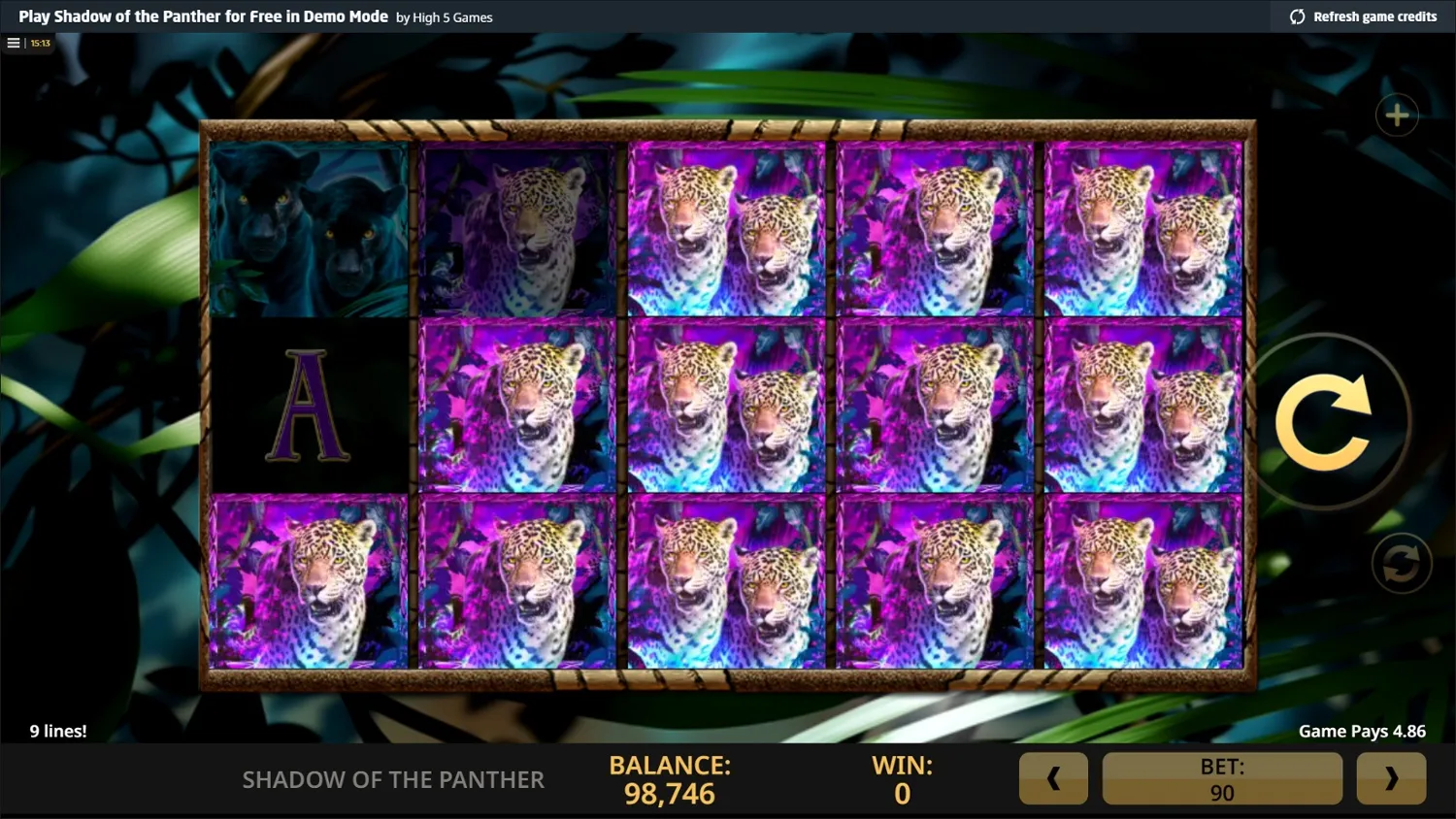Click the Play Shadow of the Panther heading

[x=204, y=16]
